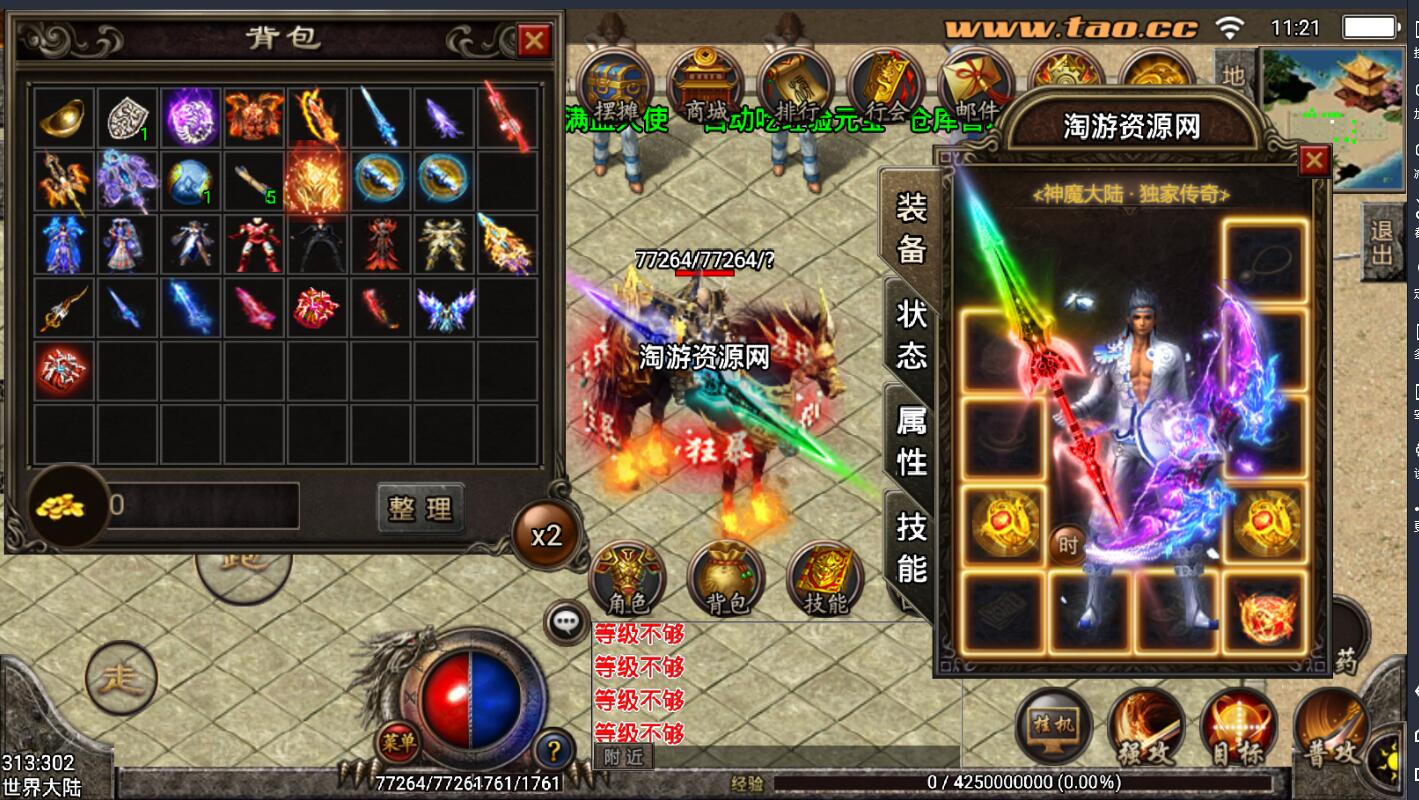The image size is (1419, 800).
Task: Open the 邮件 mail
Action: [976, 86]
